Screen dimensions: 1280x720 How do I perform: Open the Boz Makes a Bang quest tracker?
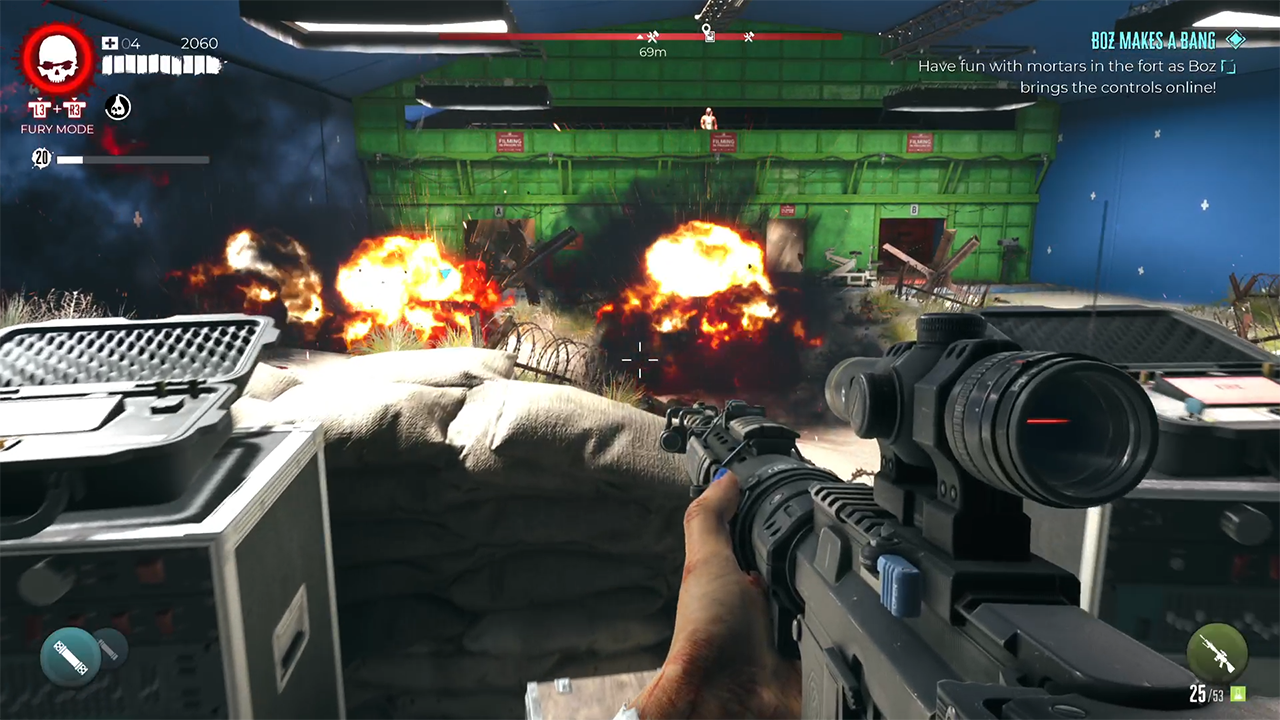click(1154, 41)
